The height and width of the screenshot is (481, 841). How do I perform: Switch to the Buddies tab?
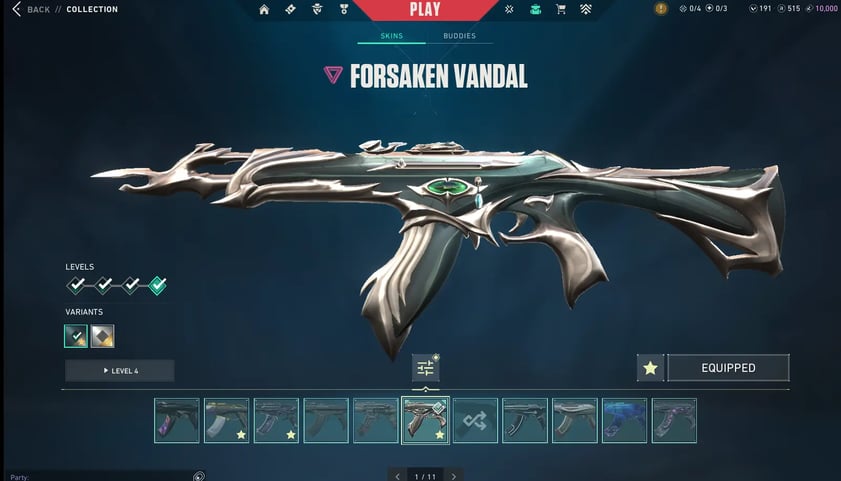tap(459, 36)
